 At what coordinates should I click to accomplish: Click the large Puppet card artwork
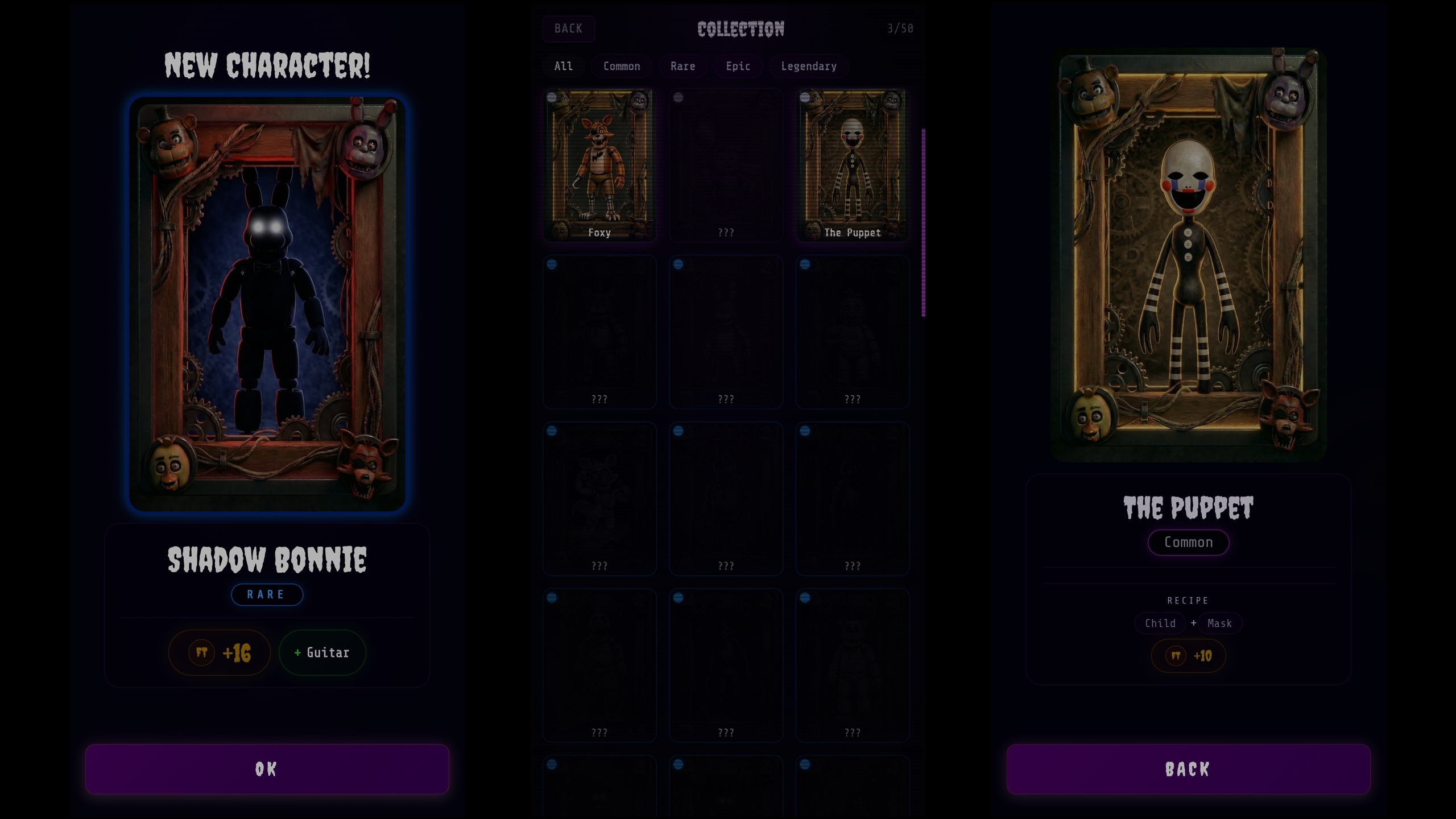coord(1188,256)
